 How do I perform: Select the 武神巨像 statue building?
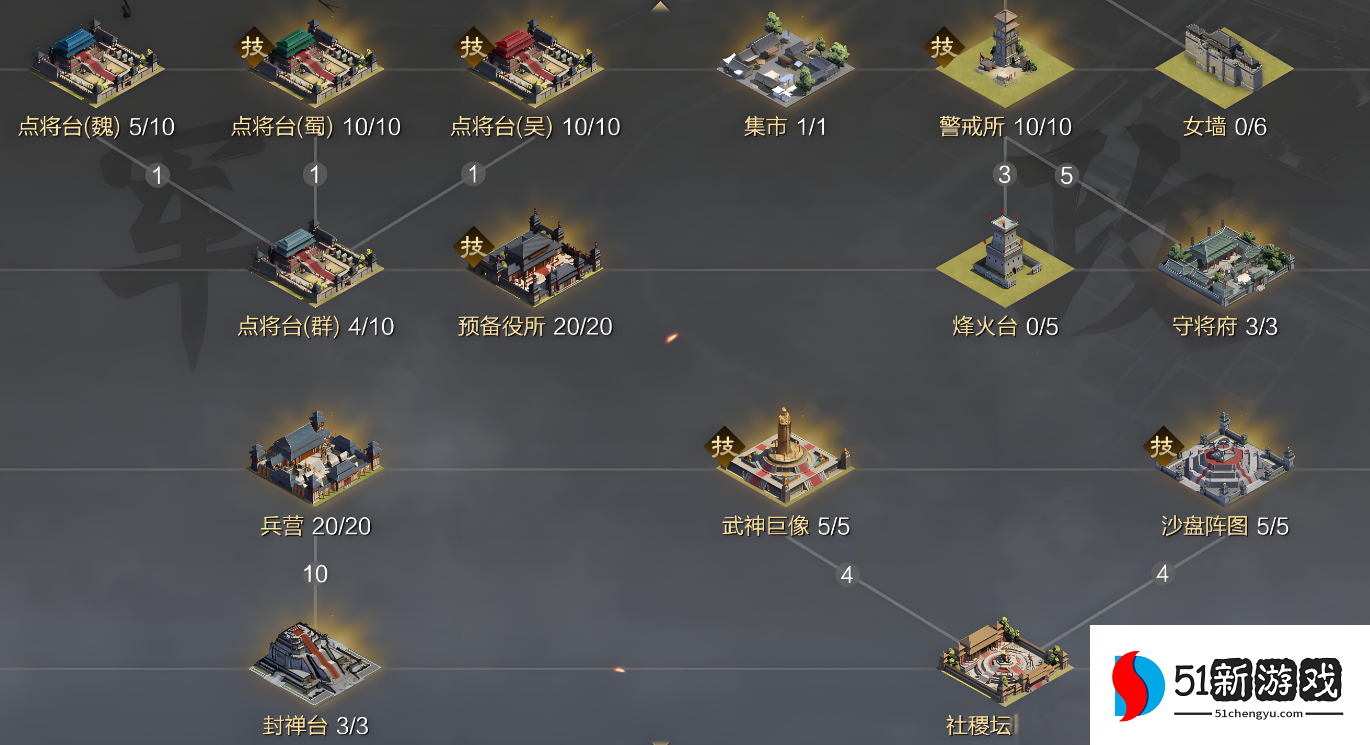pos(786,458)
